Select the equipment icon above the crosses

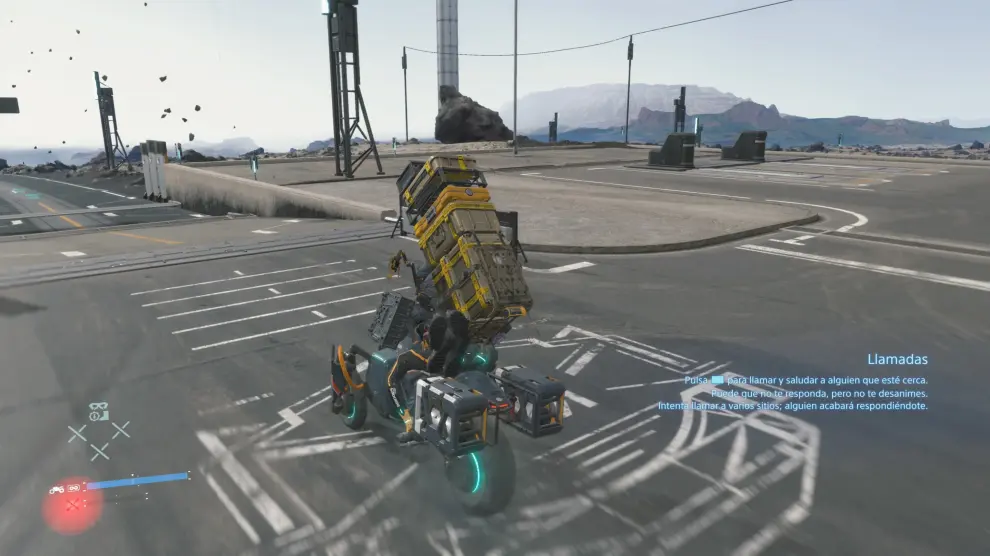click(x=98, y=412)
